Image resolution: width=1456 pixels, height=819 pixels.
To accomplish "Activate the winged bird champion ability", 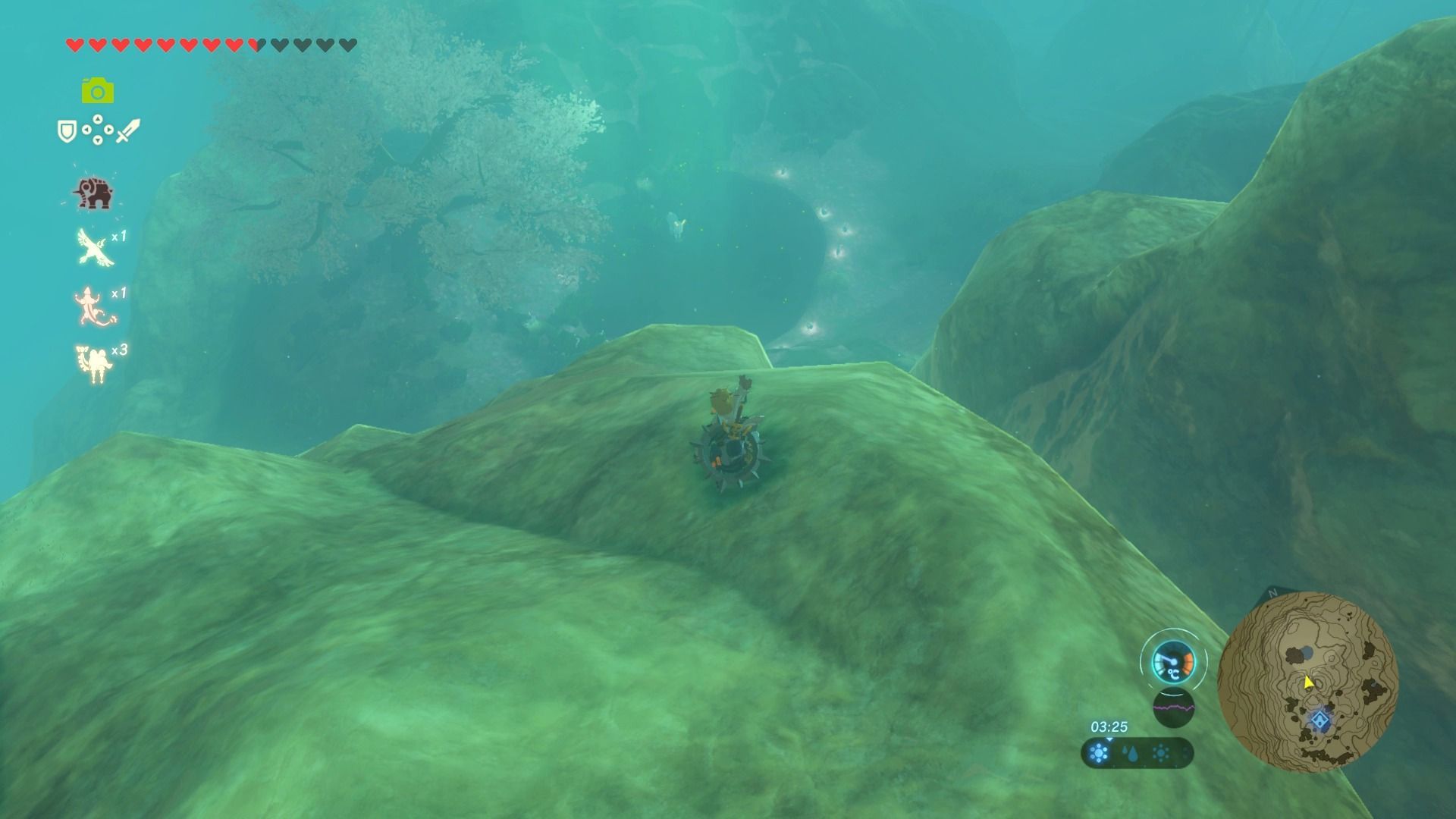I will 96,247.
